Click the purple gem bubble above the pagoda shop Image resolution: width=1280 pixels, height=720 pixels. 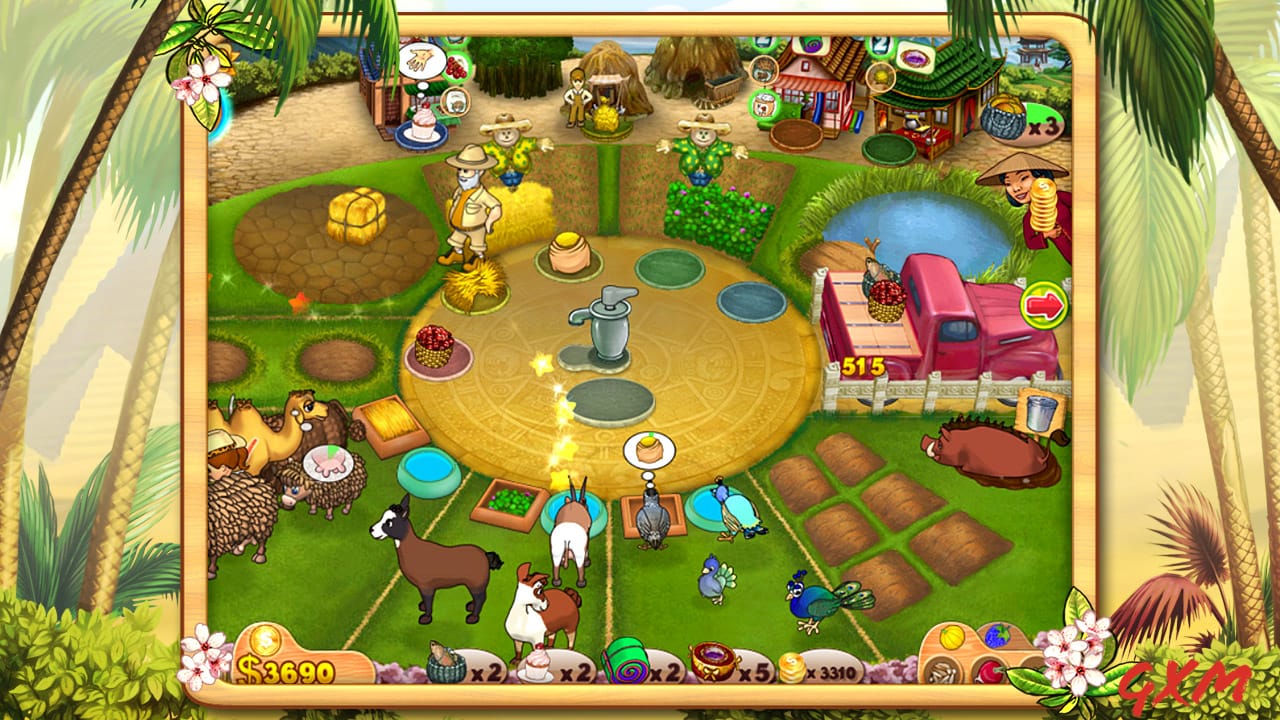pos(913,60)
